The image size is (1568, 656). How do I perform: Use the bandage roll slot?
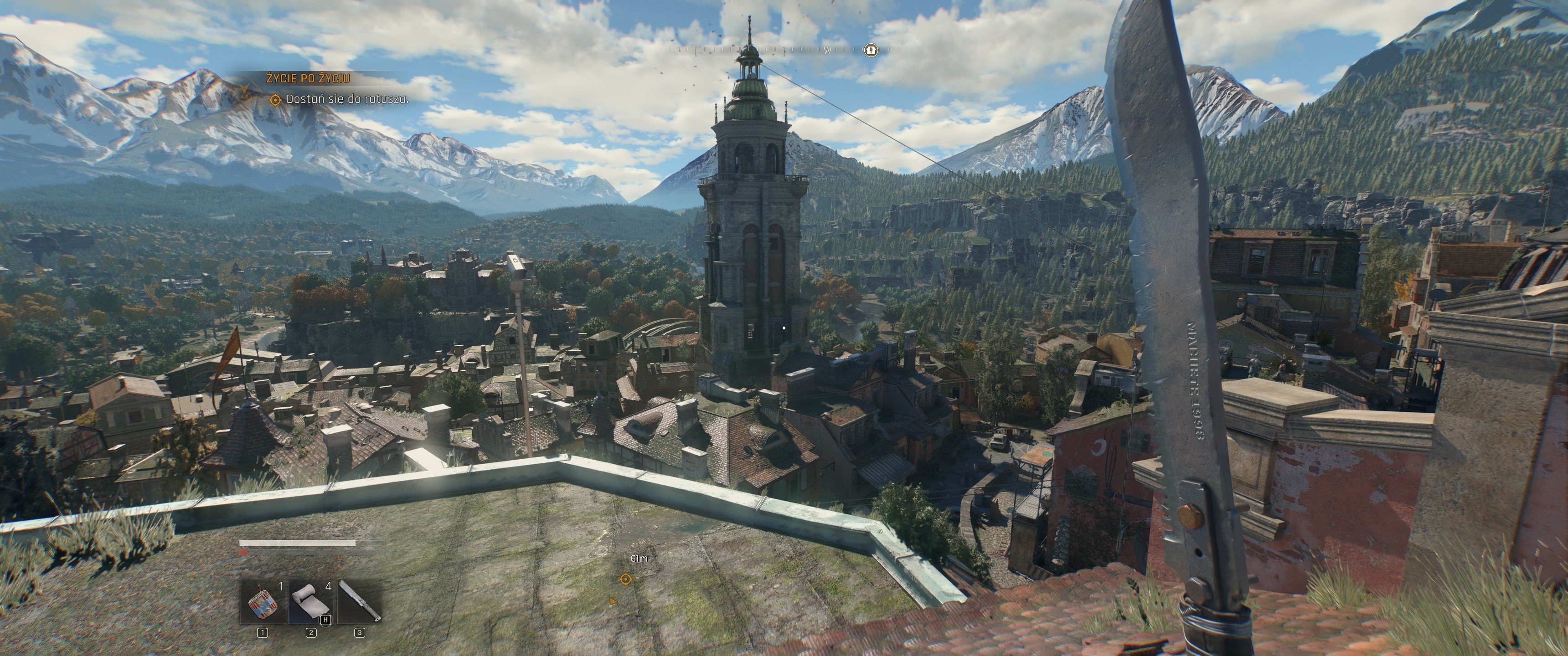click(x=311, y=601)
